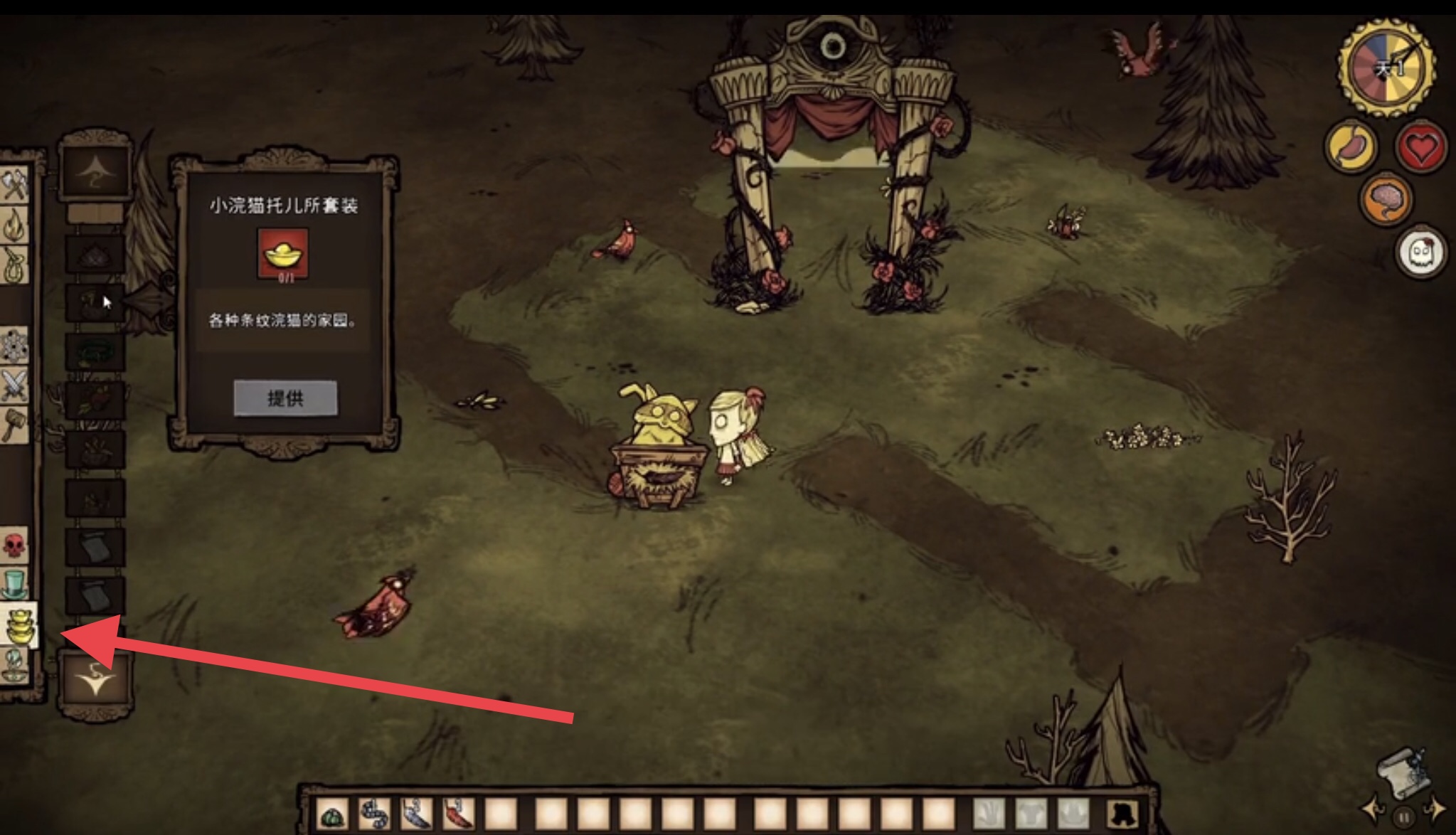Switch to the crossed swords Fight tab

[x=14, y=385]
